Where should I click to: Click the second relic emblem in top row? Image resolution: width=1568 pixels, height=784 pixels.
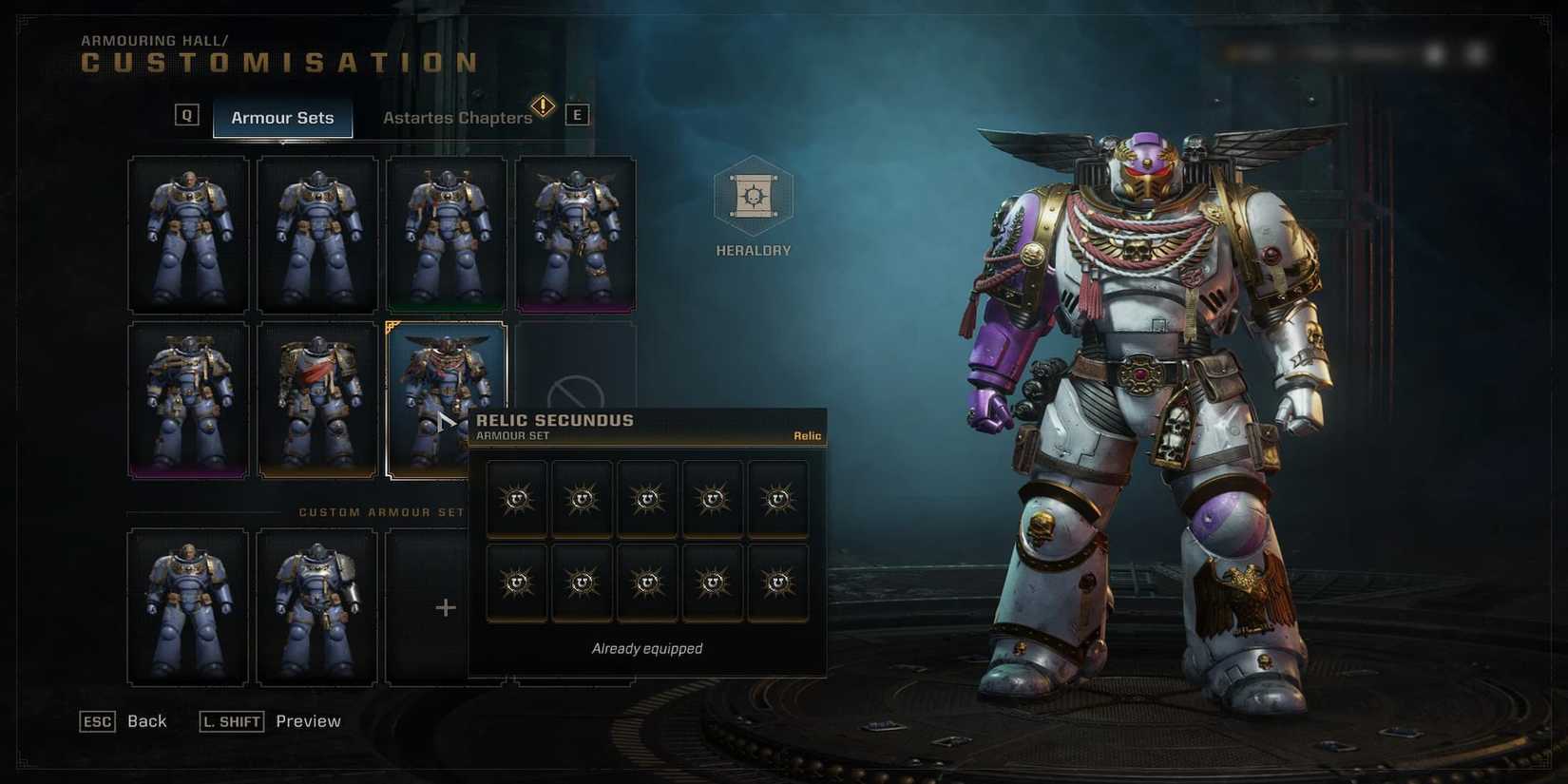582,498
